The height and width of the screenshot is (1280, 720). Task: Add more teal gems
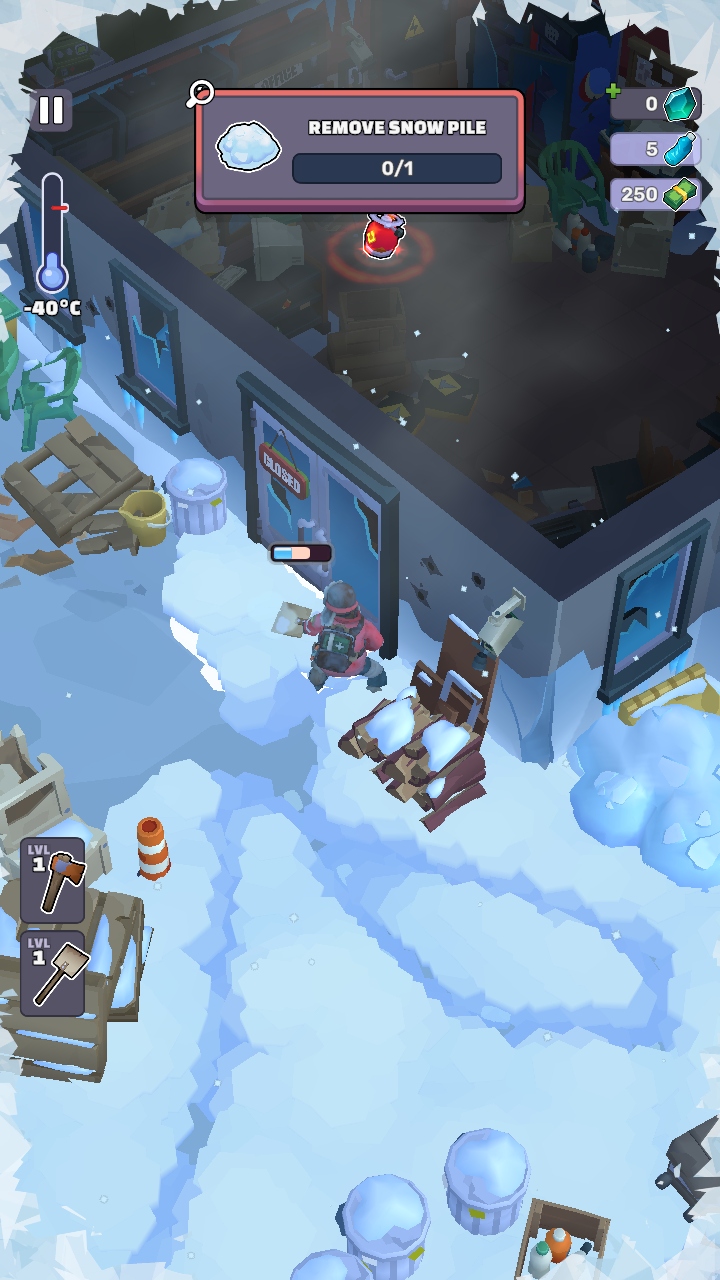pos(615,92)
